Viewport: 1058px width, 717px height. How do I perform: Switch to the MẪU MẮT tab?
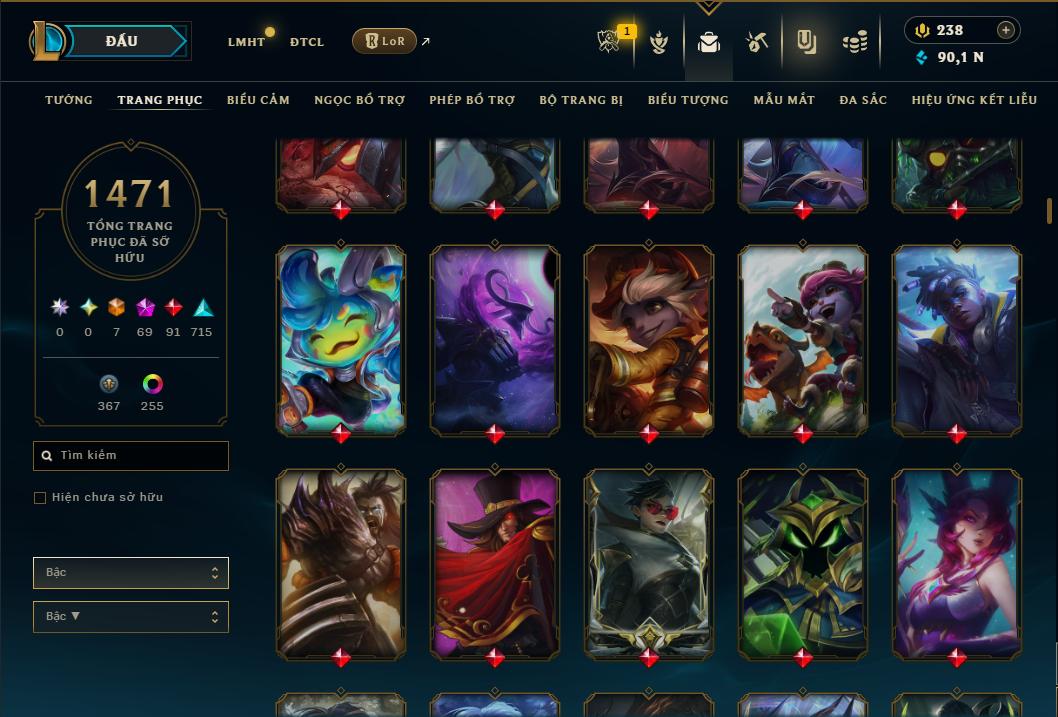(x=784, y=100)
